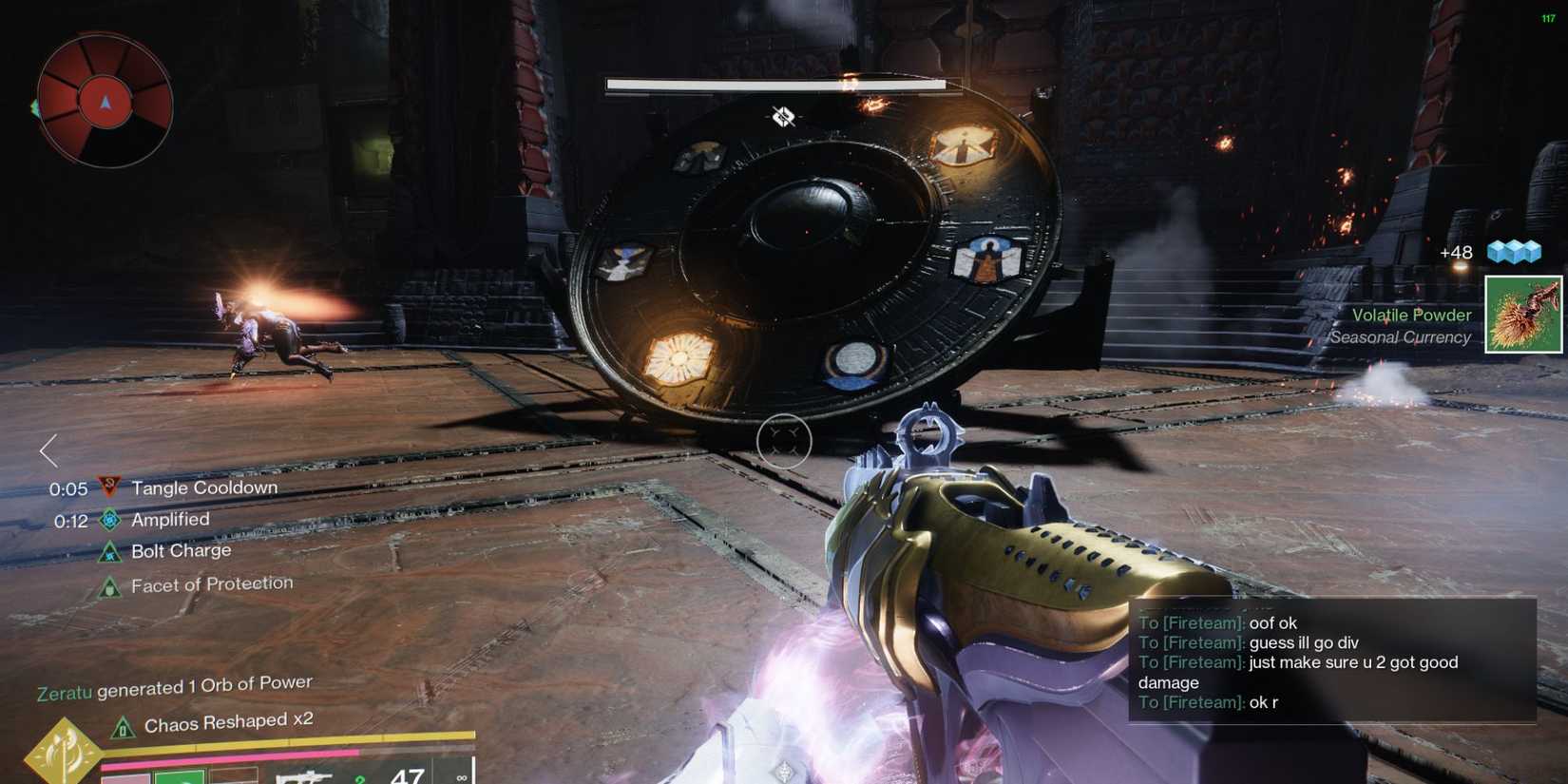Click the back chevron arrow on the left edge
Image resolution: width=1568 pixels, height=784 pixels.
(47, 450)
